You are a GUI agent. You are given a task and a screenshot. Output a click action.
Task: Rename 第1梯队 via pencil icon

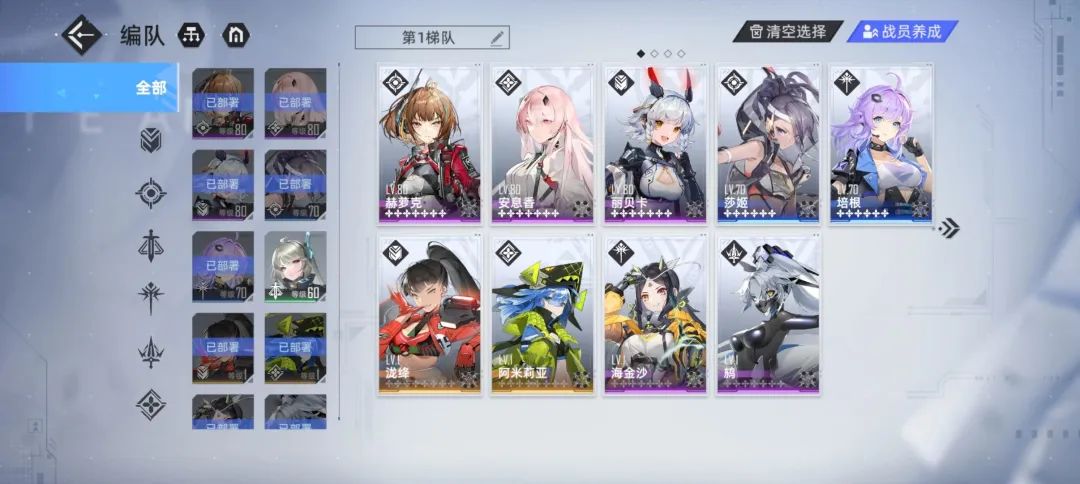point(497,37)
